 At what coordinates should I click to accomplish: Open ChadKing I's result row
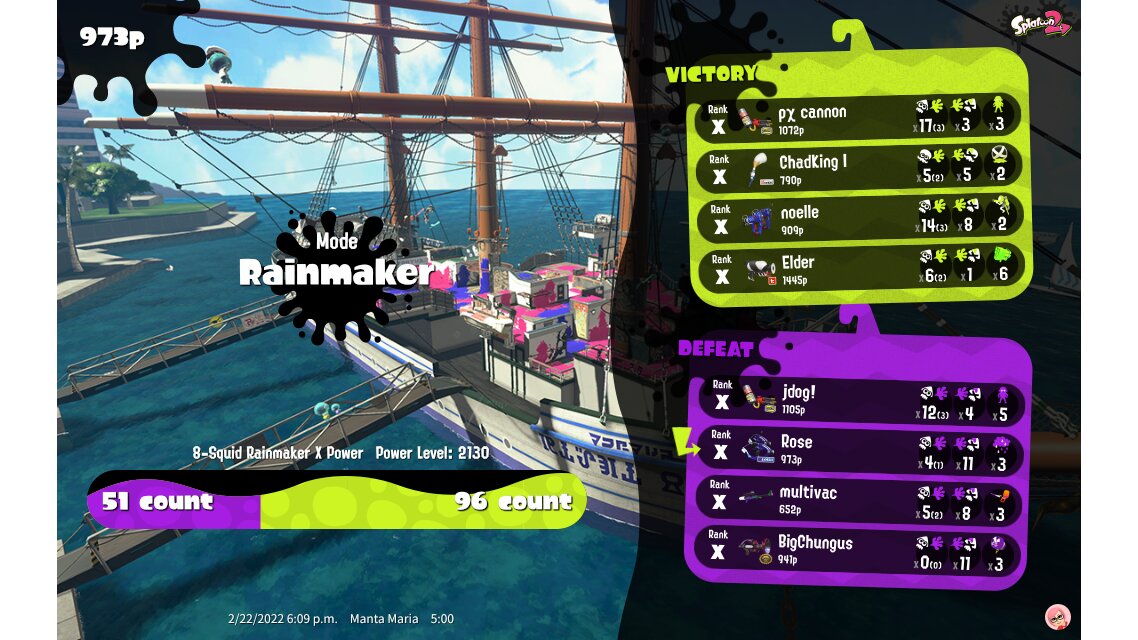(858, 168)
